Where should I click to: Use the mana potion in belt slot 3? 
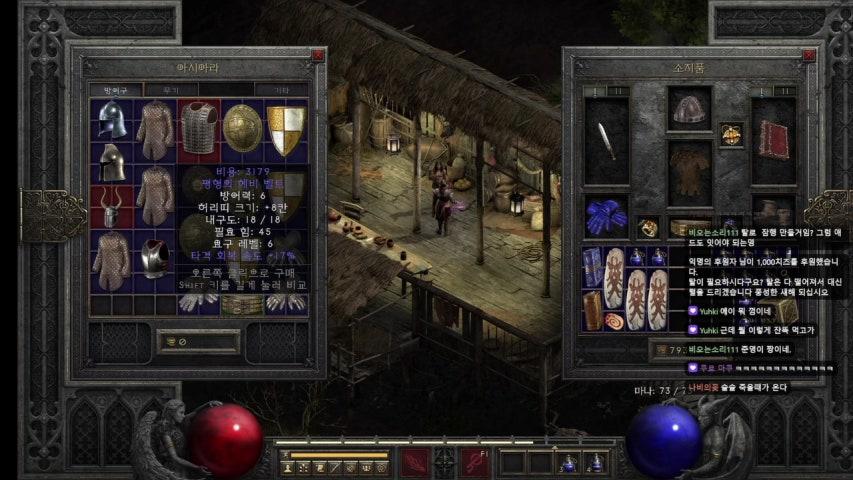tap(568, 463)
